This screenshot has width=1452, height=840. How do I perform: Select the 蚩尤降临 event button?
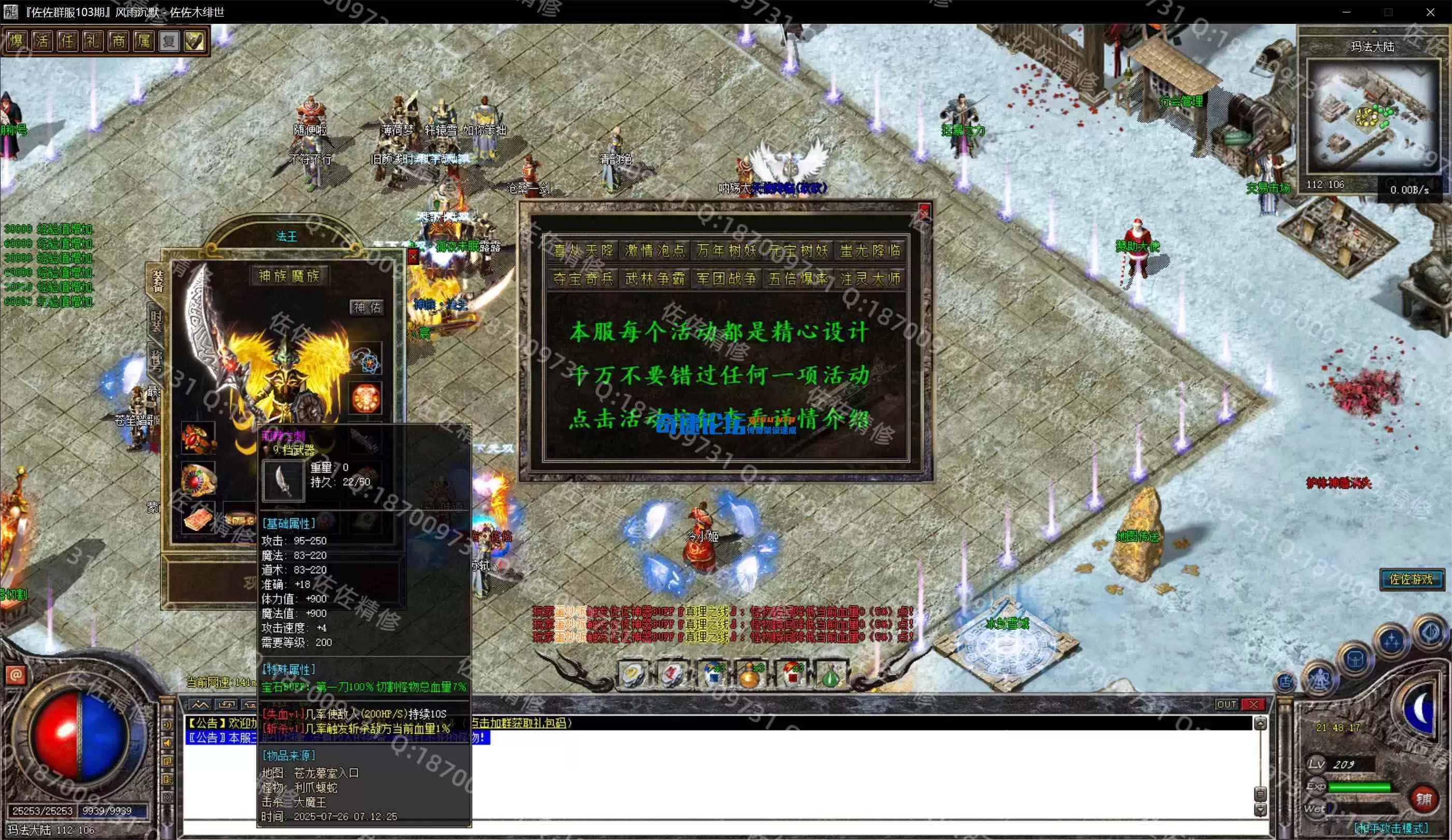pos(869,251)
